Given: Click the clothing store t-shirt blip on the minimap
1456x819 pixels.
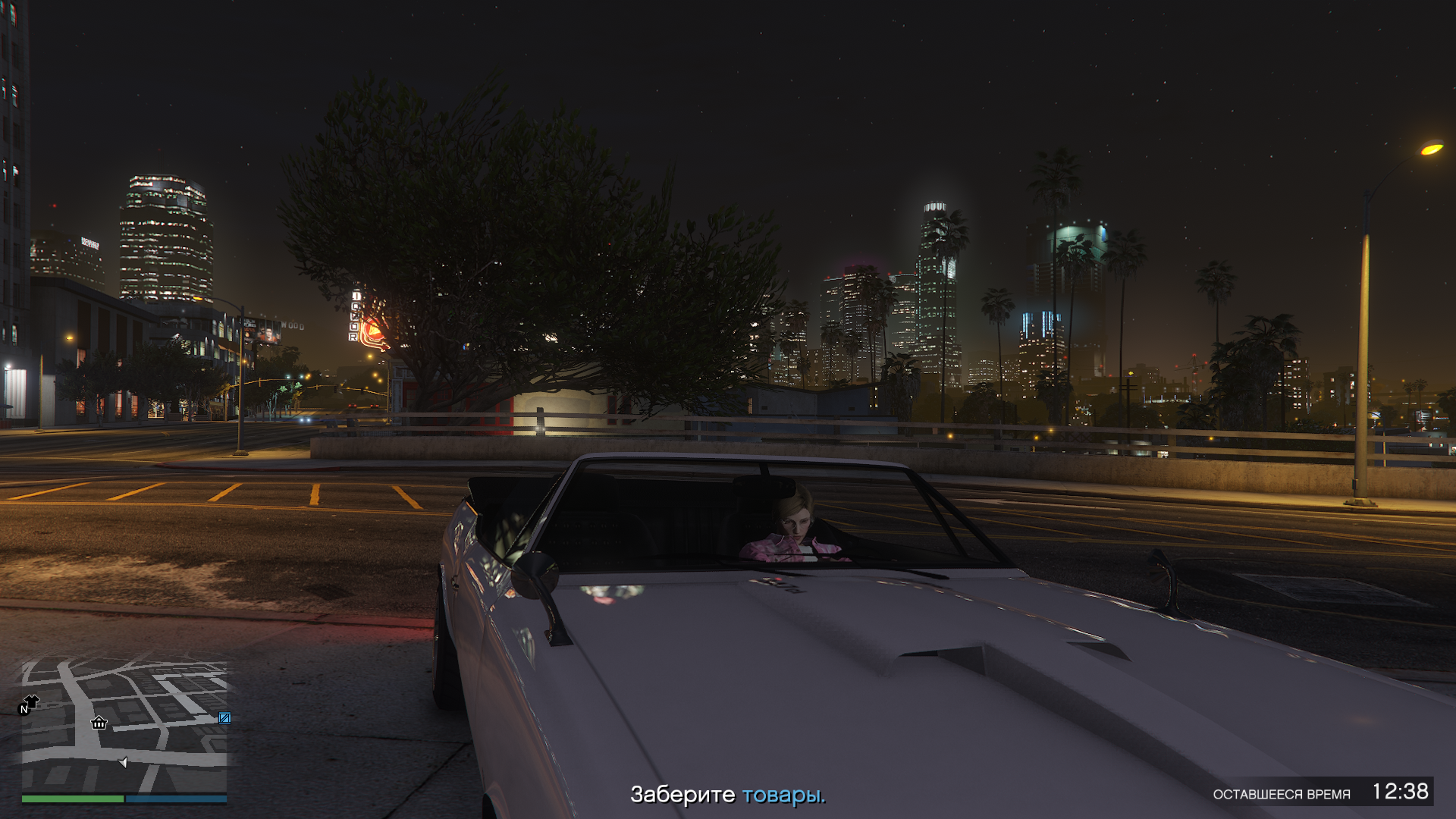Looking at the screenshot, I should (x=33, y=700).
